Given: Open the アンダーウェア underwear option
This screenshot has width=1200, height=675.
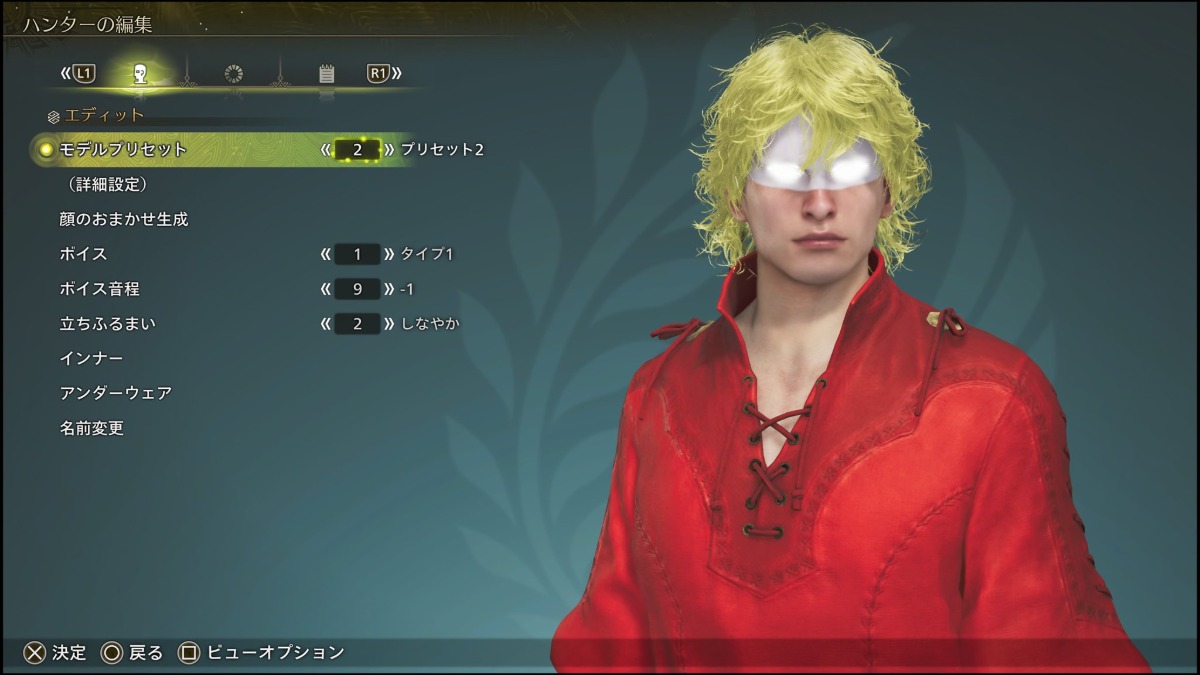Looking at the screenshot, I should pyautogui.click(x=116, y=393).
